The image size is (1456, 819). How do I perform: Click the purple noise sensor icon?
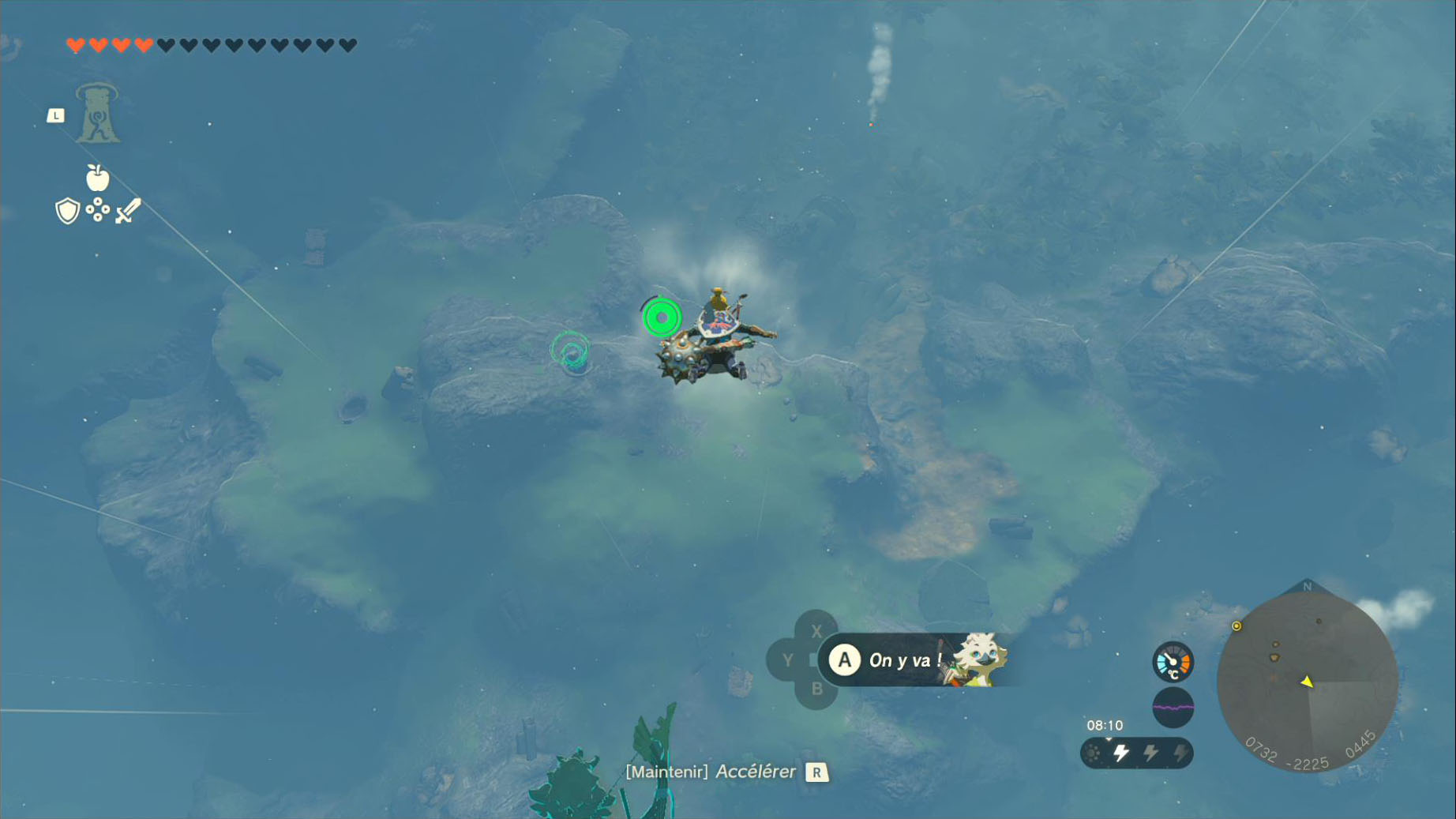click(1173, 708)
